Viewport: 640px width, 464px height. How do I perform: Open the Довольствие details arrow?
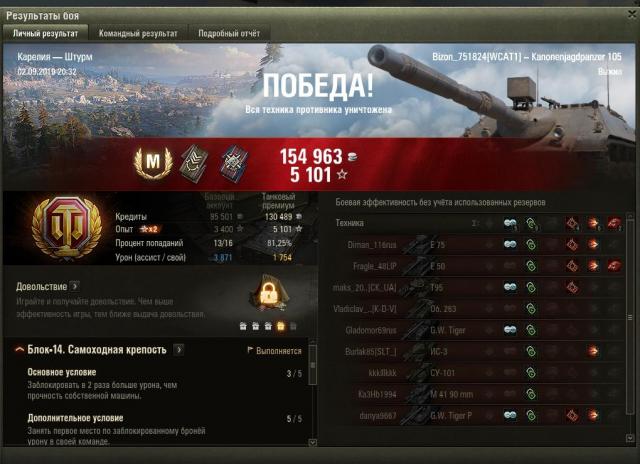click(75, 286)
